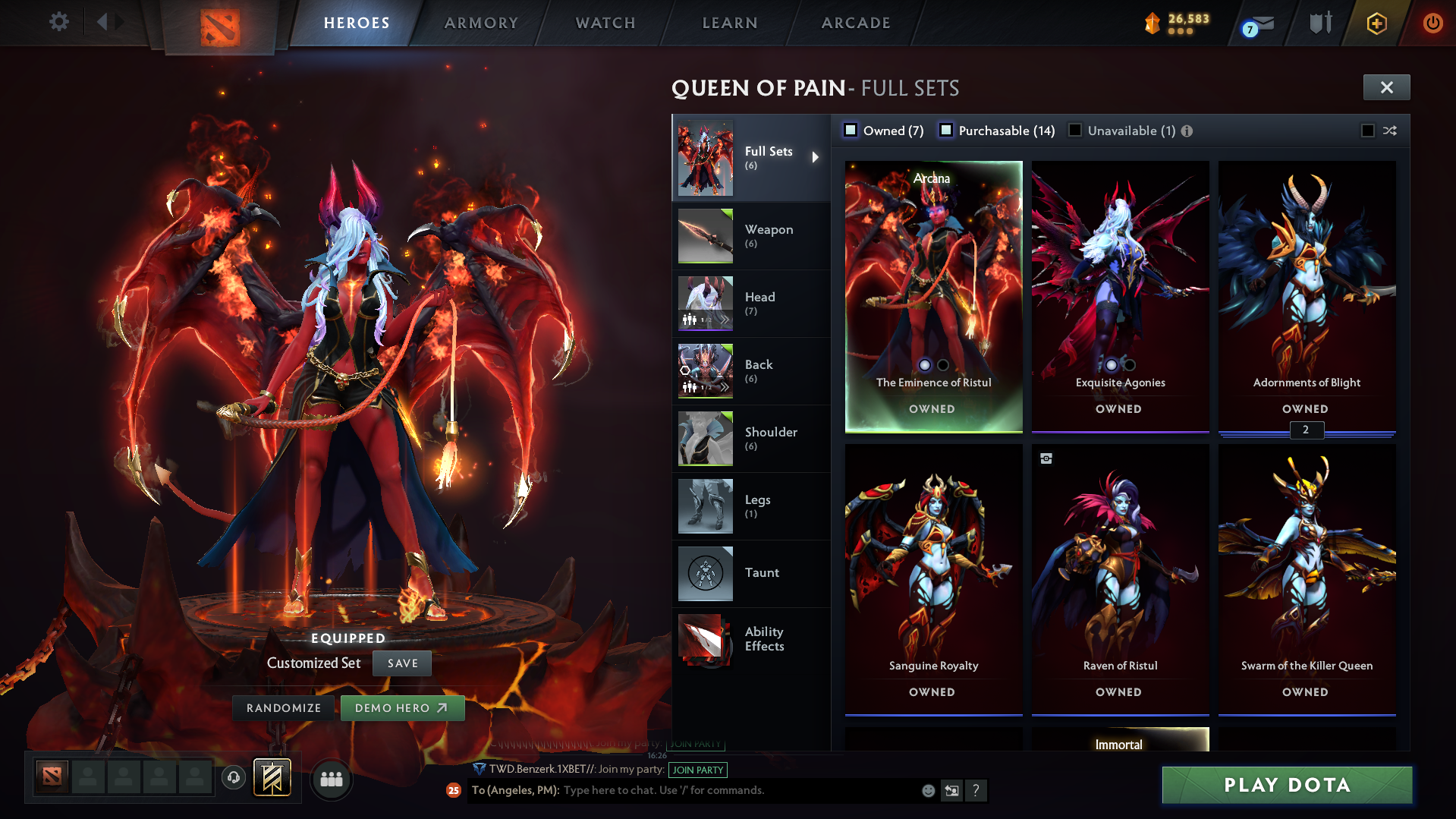Go to the Learn tab

point(730,23)
